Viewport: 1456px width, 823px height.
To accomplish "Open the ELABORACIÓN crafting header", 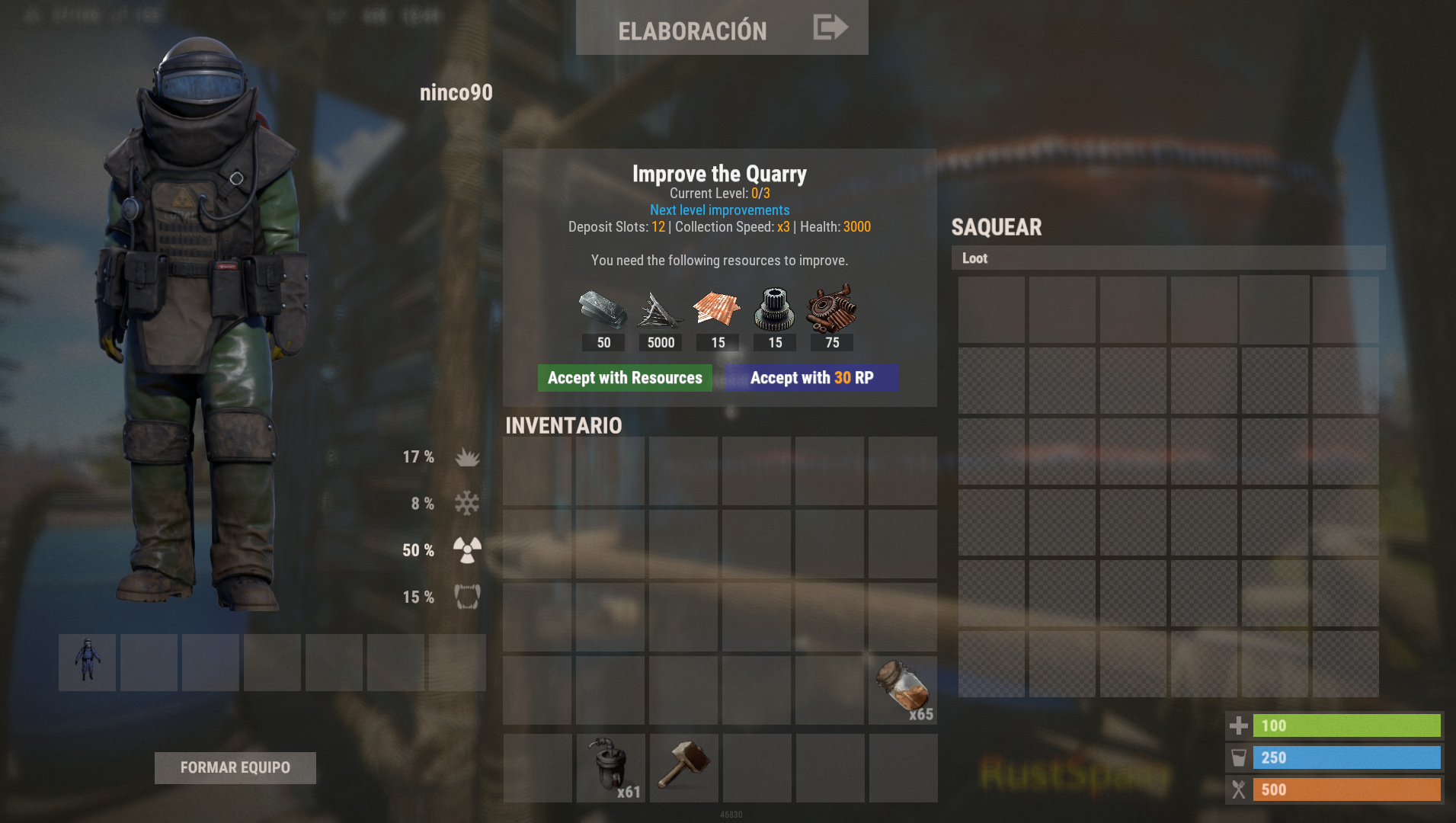I will click(692, 30).
